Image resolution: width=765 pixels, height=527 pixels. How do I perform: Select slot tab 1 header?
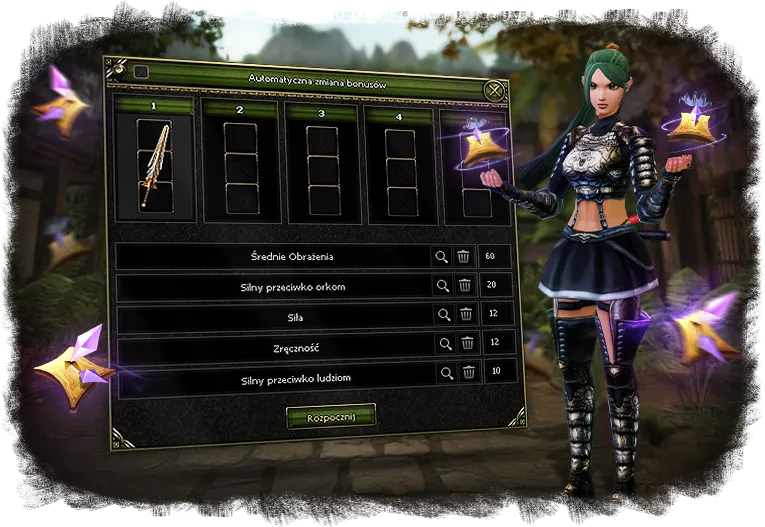[155, 105]
